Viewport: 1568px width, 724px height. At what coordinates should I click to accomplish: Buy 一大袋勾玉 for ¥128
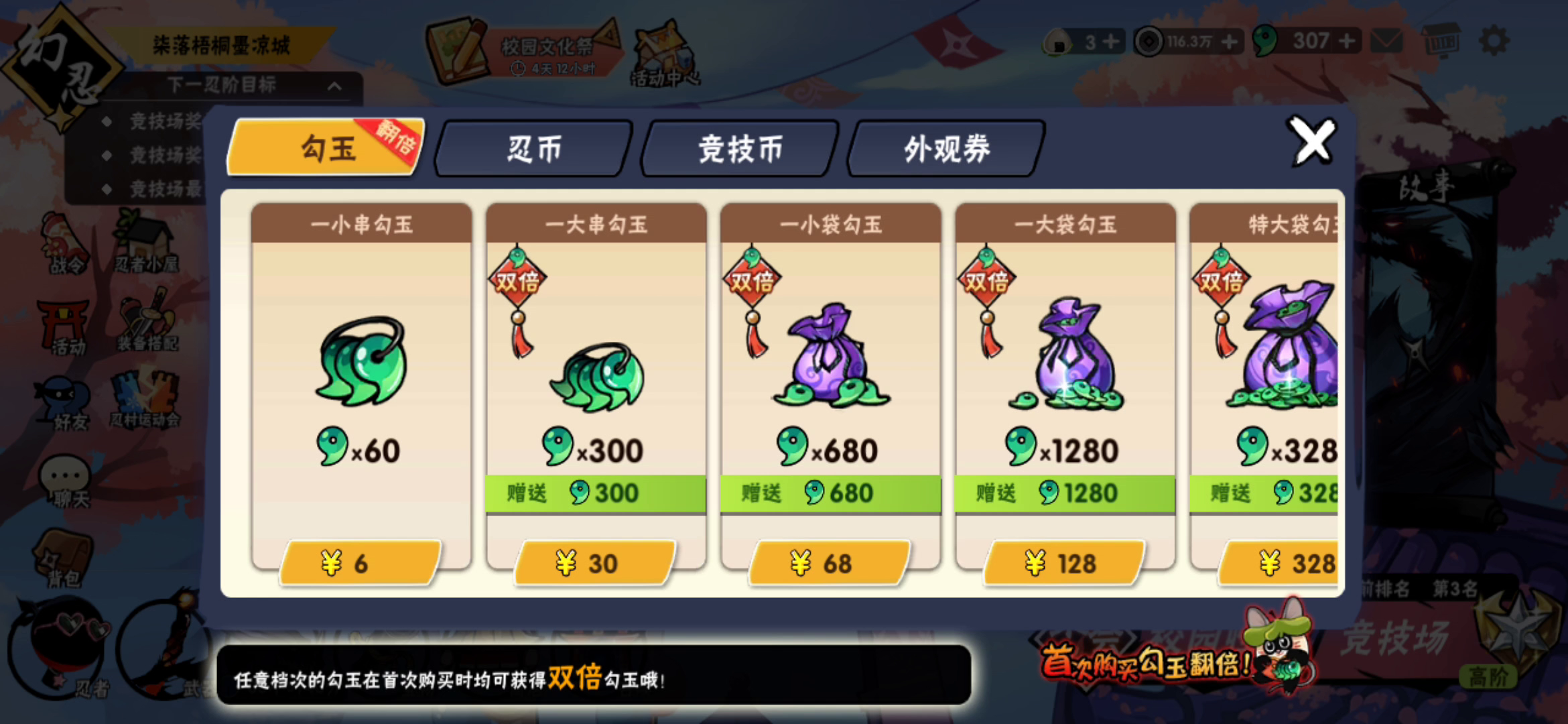(x=1064, y=563)
